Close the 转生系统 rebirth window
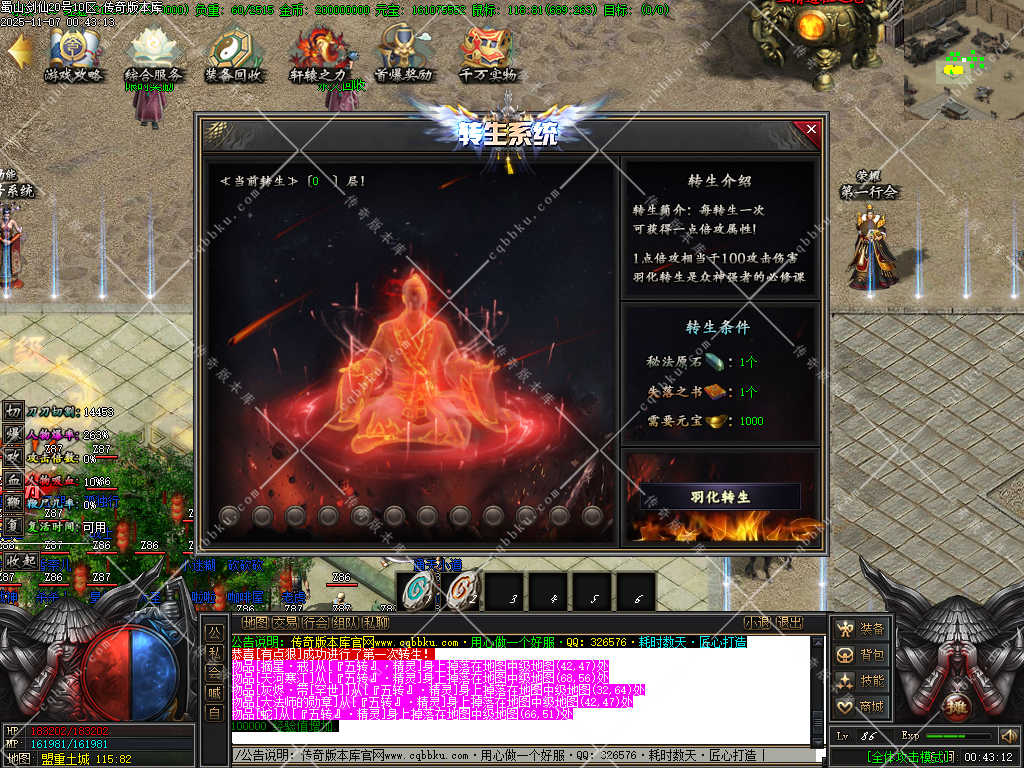Screen dimensions: 1024x768 click(x=811, y=129)
